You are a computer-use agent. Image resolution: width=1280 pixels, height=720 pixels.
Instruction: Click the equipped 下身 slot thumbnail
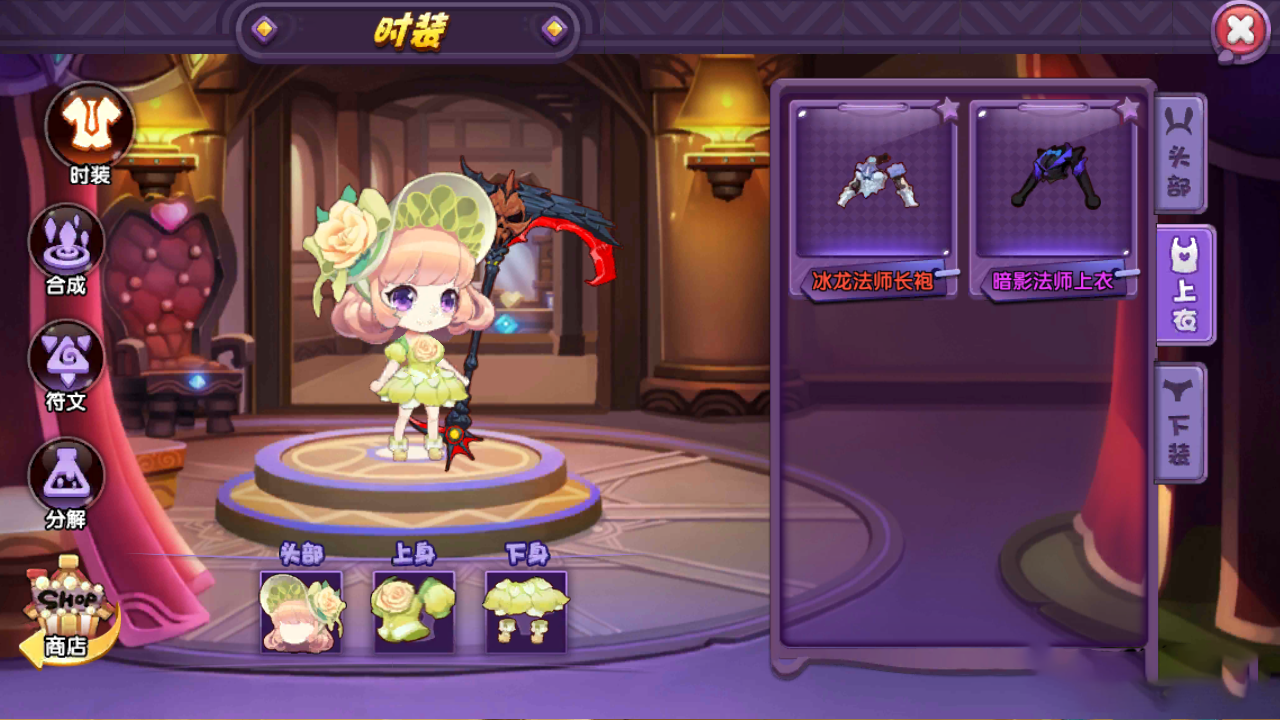tap(526, 612)
